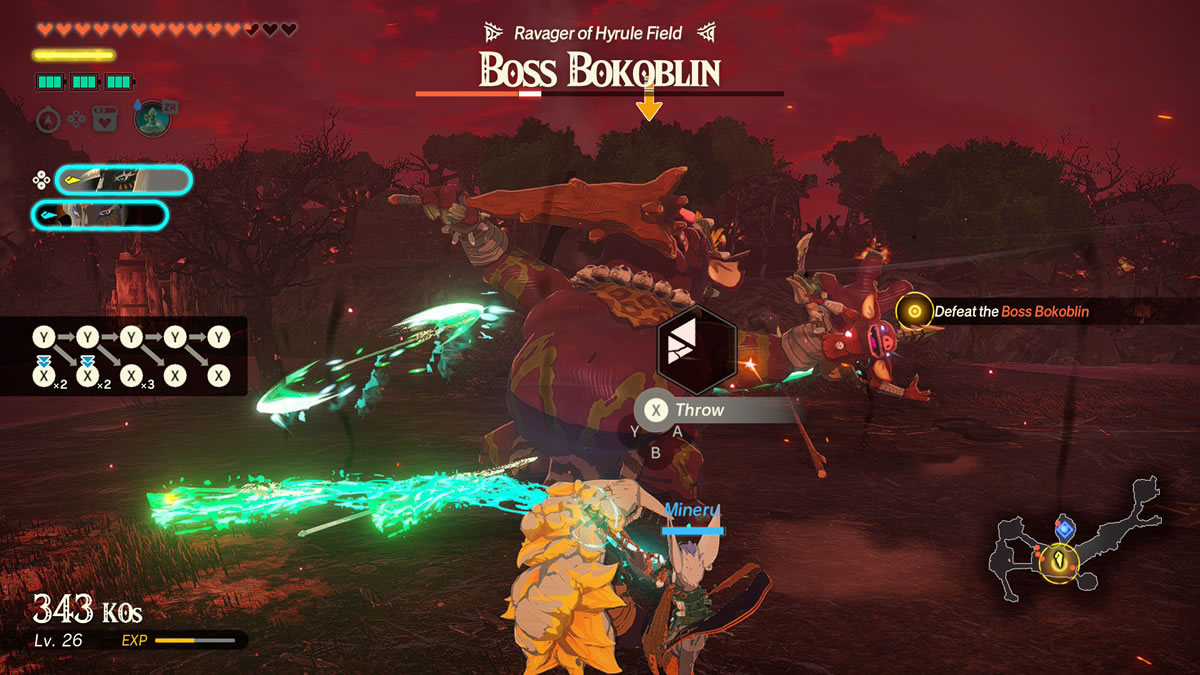Activate the Zonai device ability icon
This screenshot has height=675, width=1200.
151,119
